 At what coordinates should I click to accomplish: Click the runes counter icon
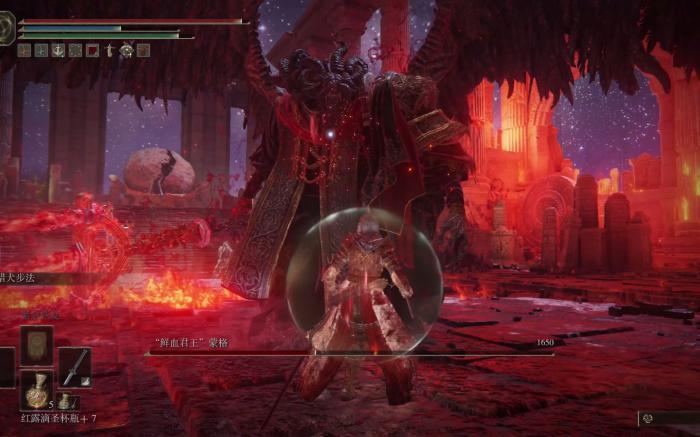(x=648, y=419)
